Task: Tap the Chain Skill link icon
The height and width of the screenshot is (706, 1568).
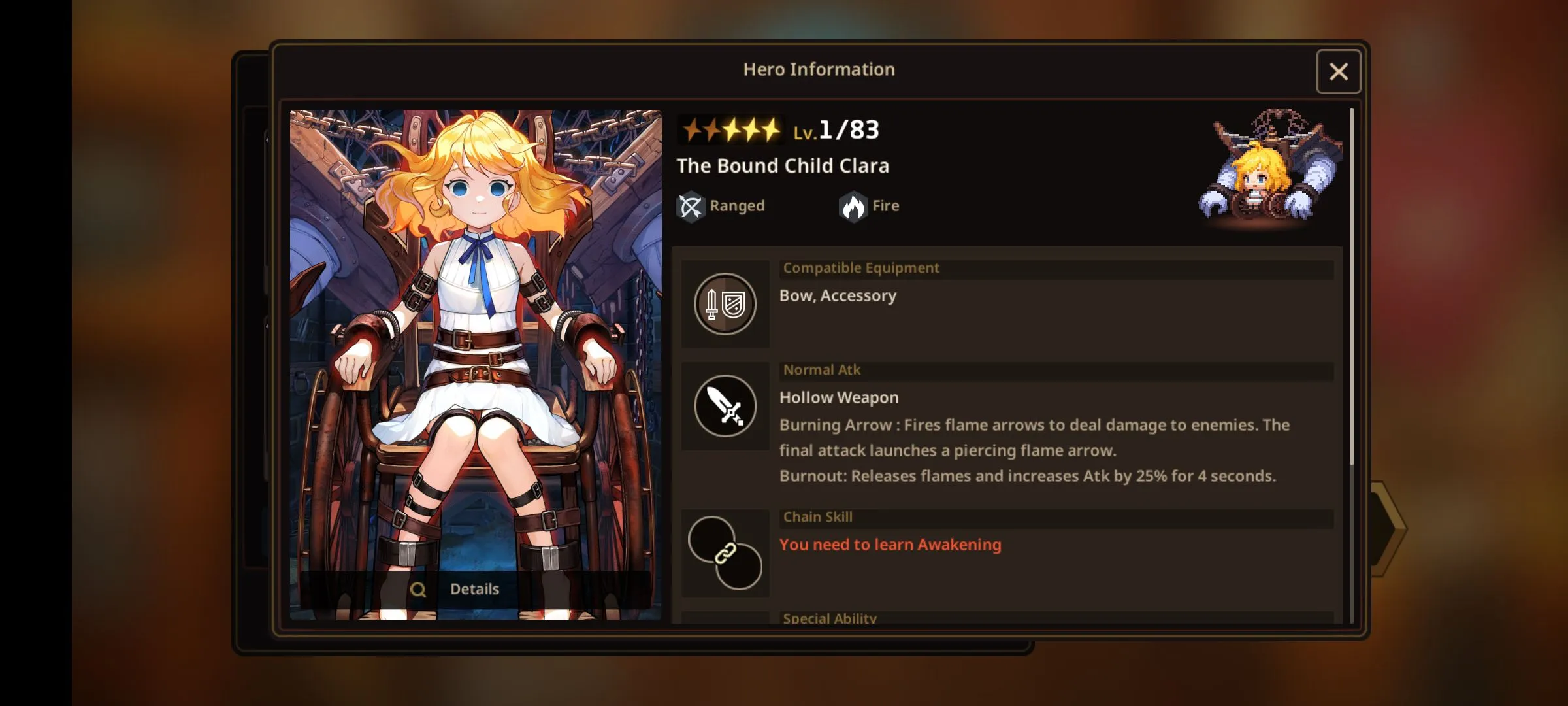Action: click(x=725, y=554)
